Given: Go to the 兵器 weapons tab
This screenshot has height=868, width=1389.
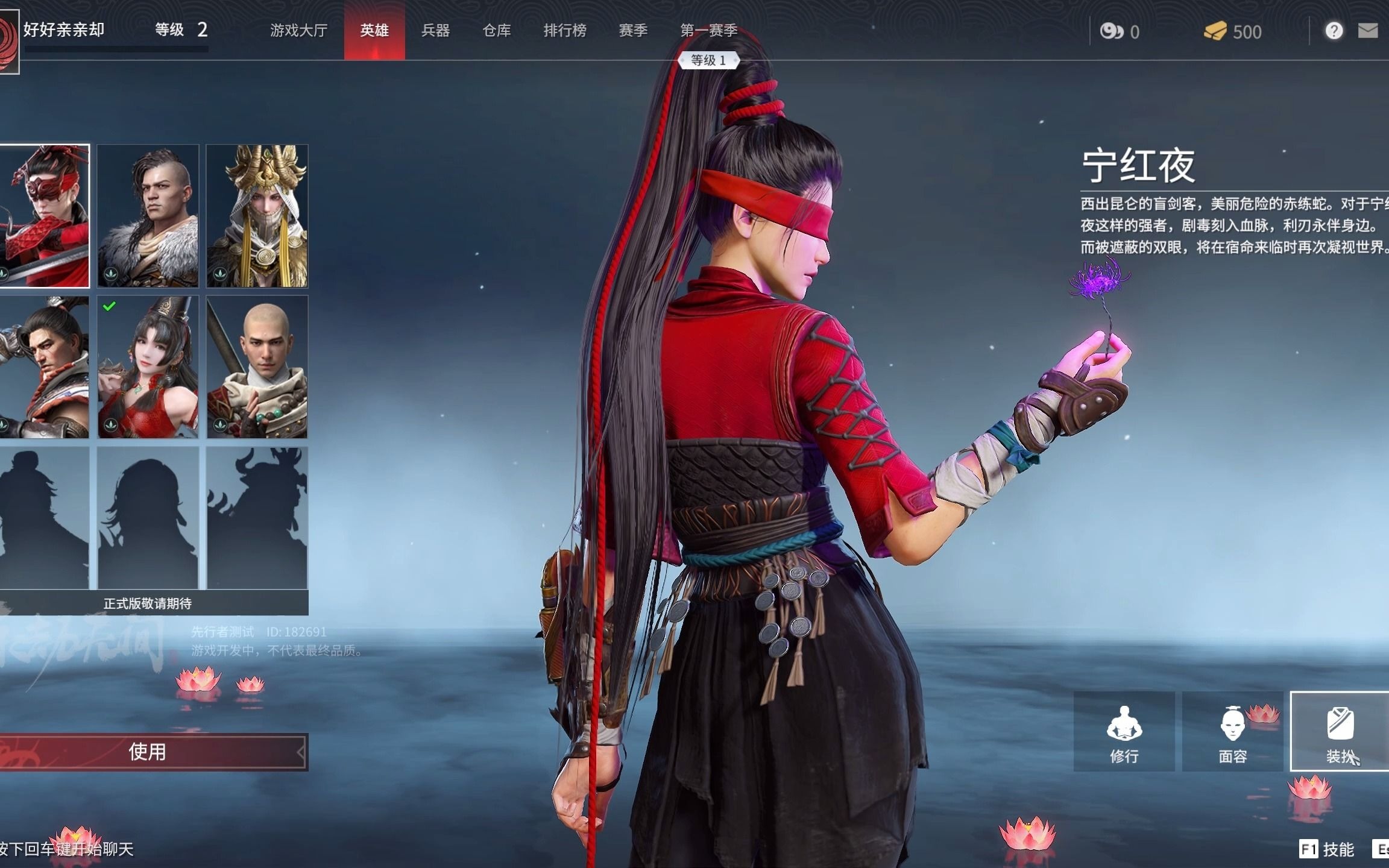Looking at the screenshot, I should tap(435, 30).
